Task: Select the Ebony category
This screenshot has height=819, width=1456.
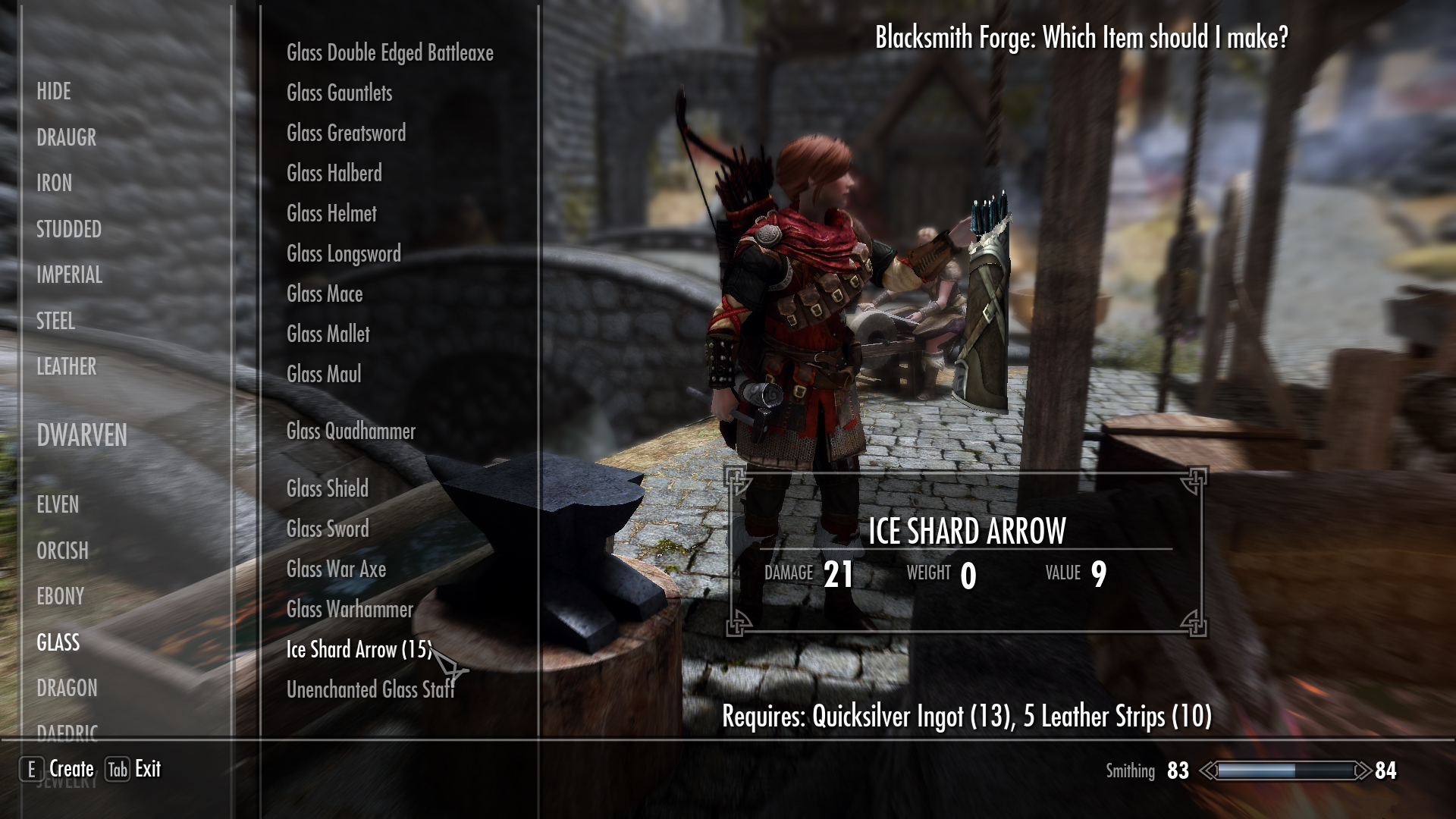Action: [x=61, y=597]
